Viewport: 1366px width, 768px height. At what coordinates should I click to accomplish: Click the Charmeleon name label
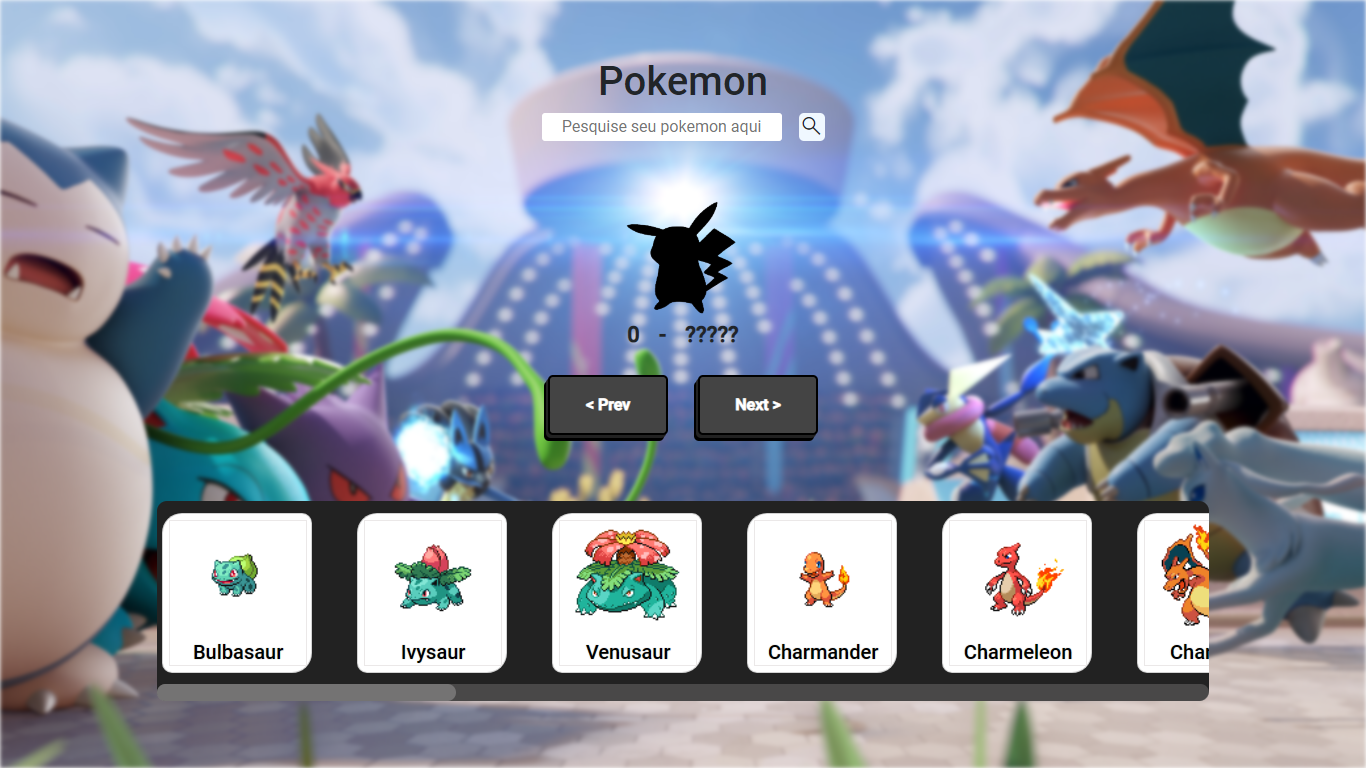point(1016,651)
